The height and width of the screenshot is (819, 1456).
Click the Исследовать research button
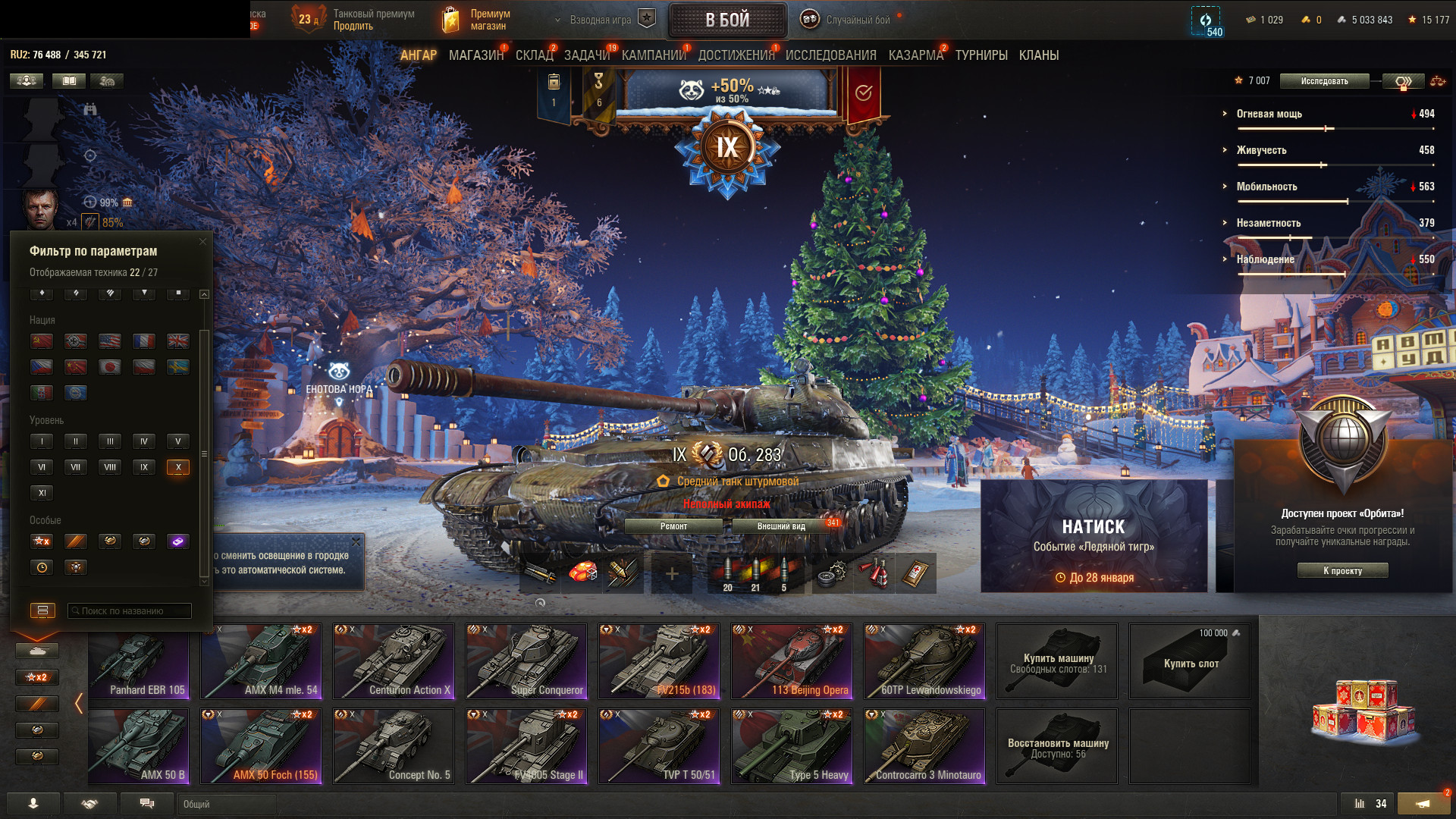1324,81
